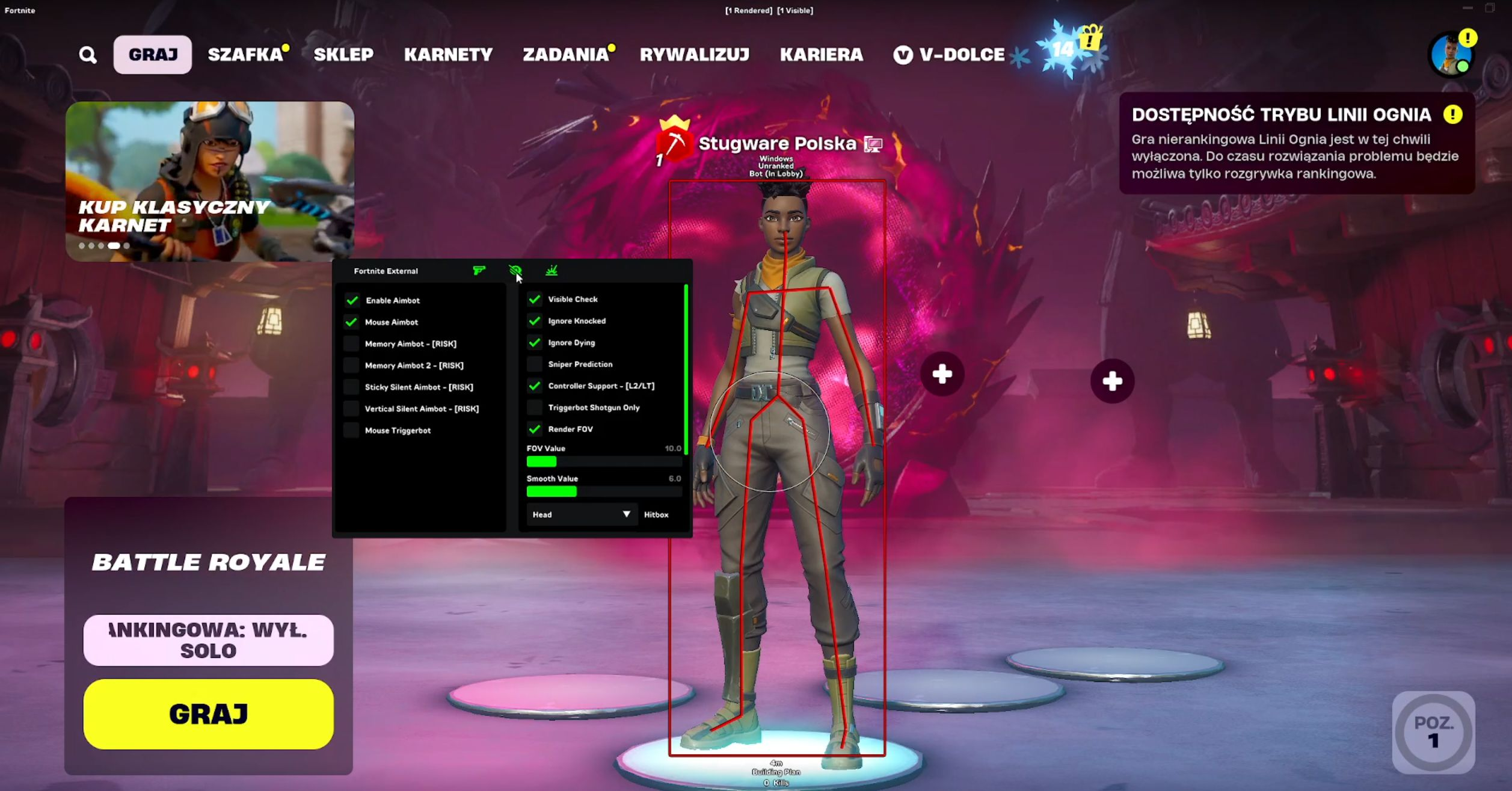Open the player profile avatar

(x=1451, y=55)
